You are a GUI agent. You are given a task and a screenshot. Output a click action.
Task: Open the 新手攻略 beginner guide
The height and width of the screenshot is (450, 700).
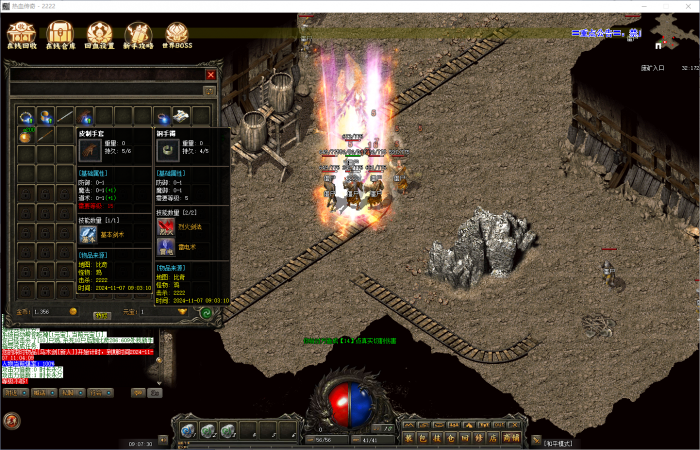[x=137, y=37]
